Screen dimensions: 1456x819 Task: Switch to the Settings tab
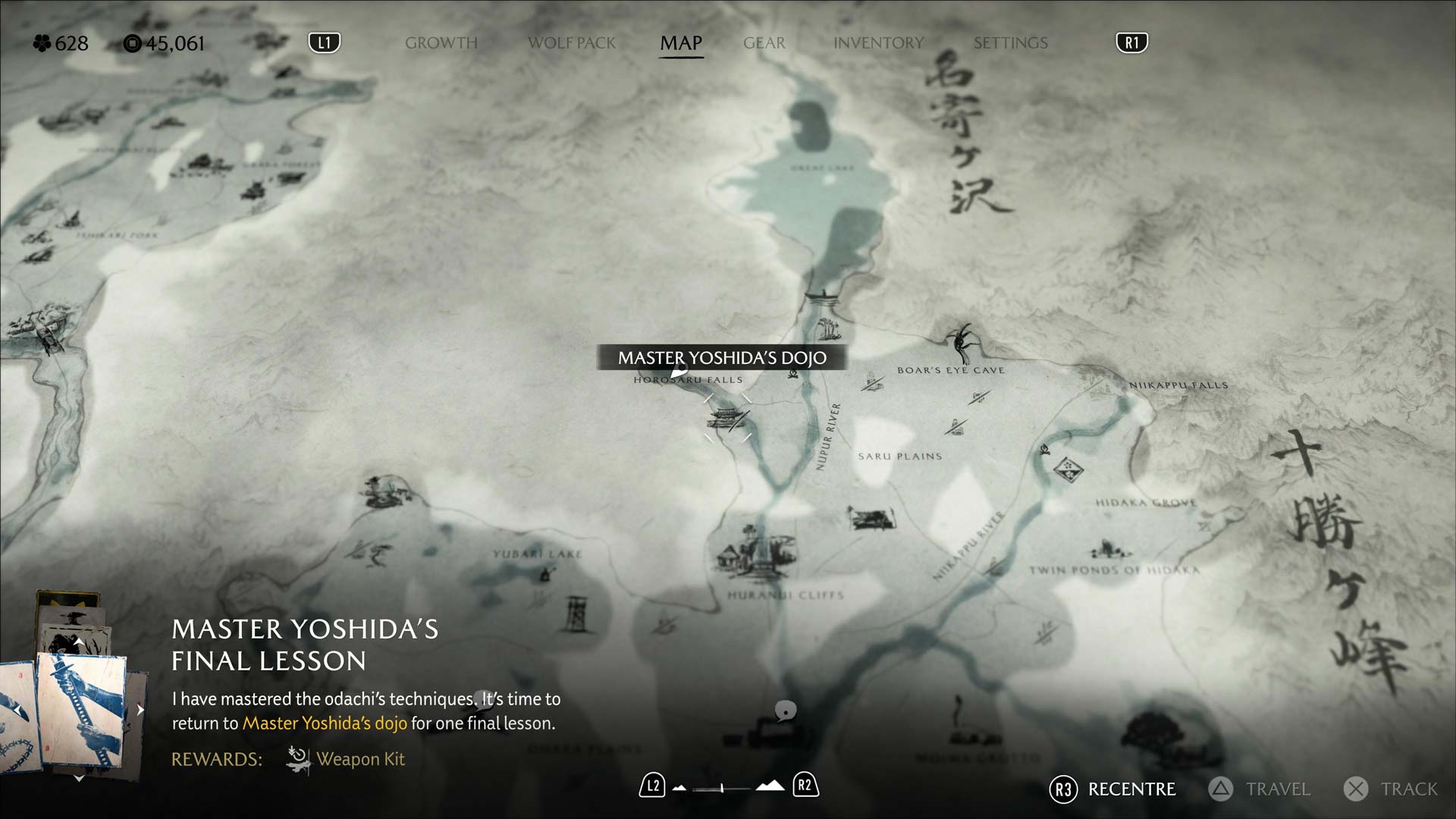(1010, 43)
